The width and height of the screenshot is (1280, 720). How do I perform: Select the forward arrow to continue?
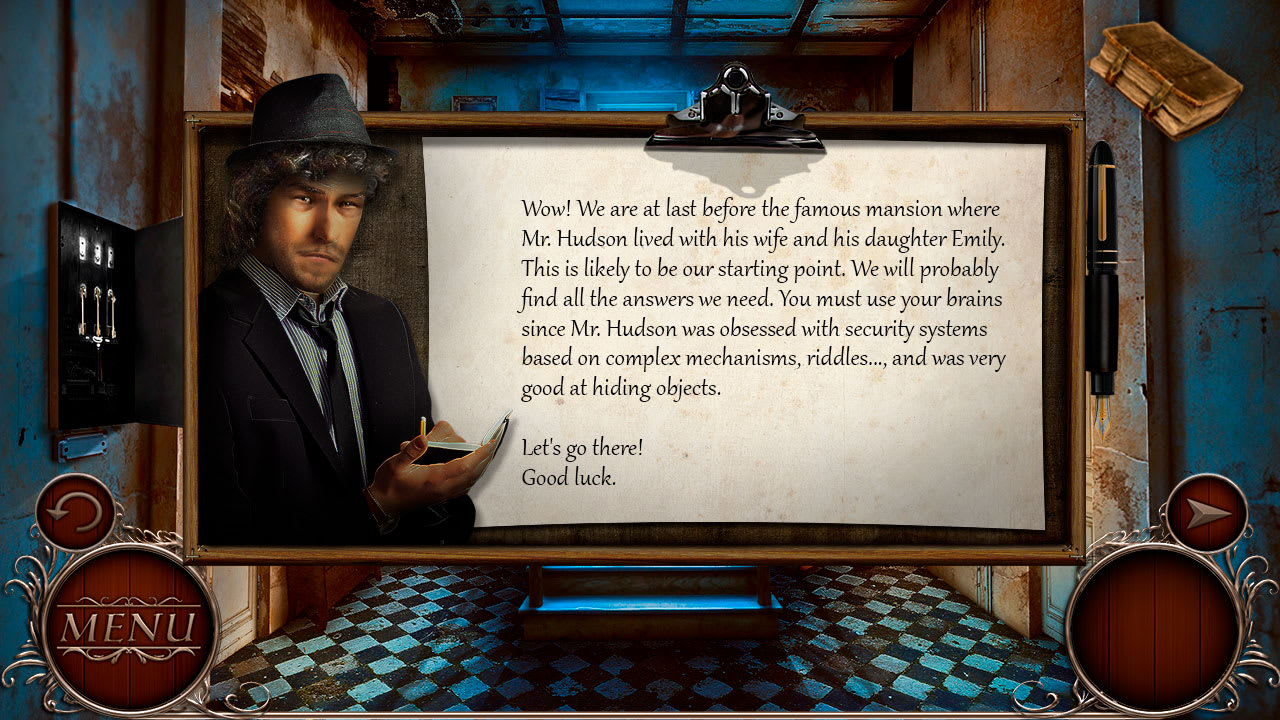pyautogui.click(x=1209, y=513)
